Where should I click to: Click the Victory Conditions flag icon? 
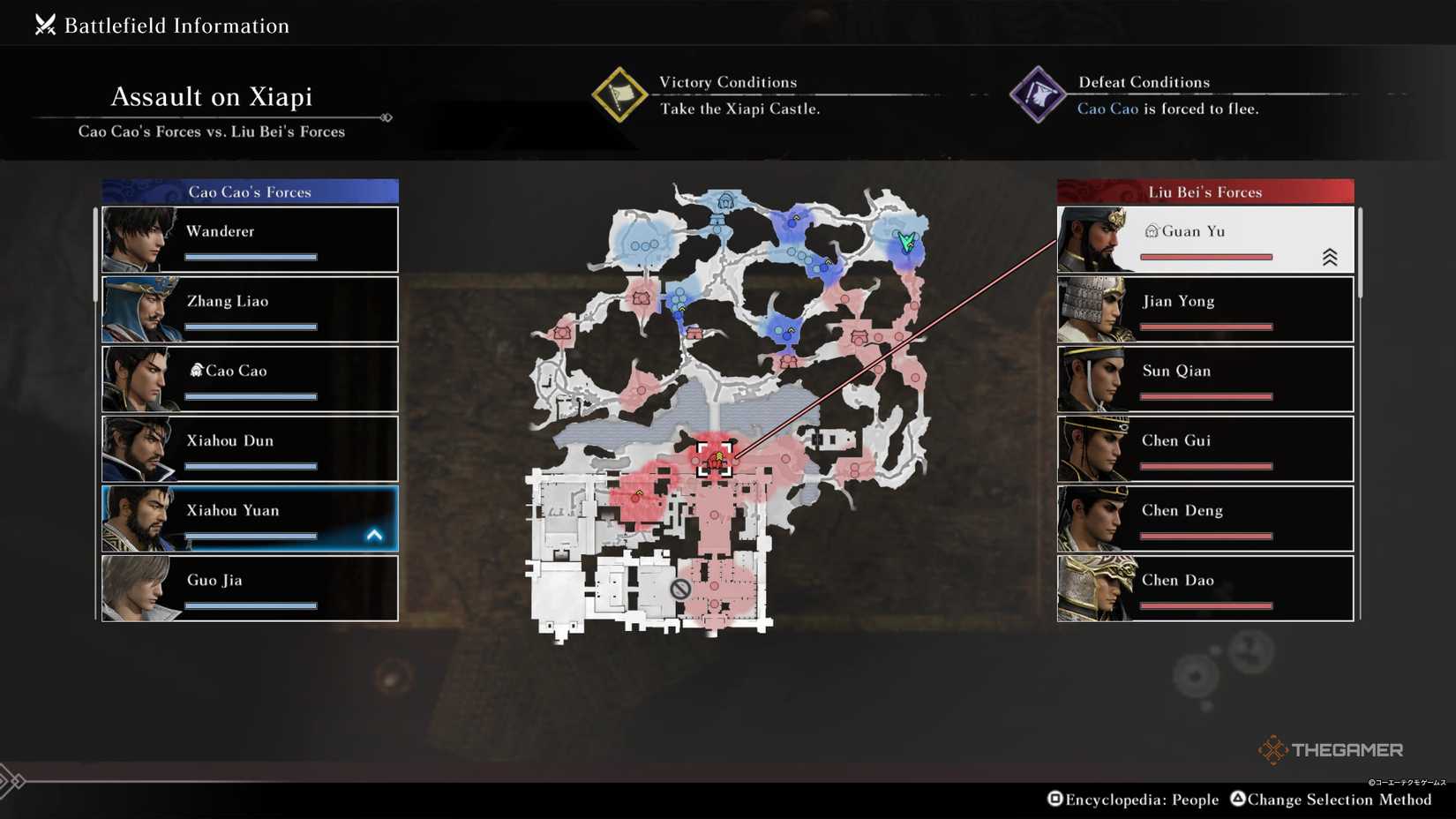(x=622, y=95)
